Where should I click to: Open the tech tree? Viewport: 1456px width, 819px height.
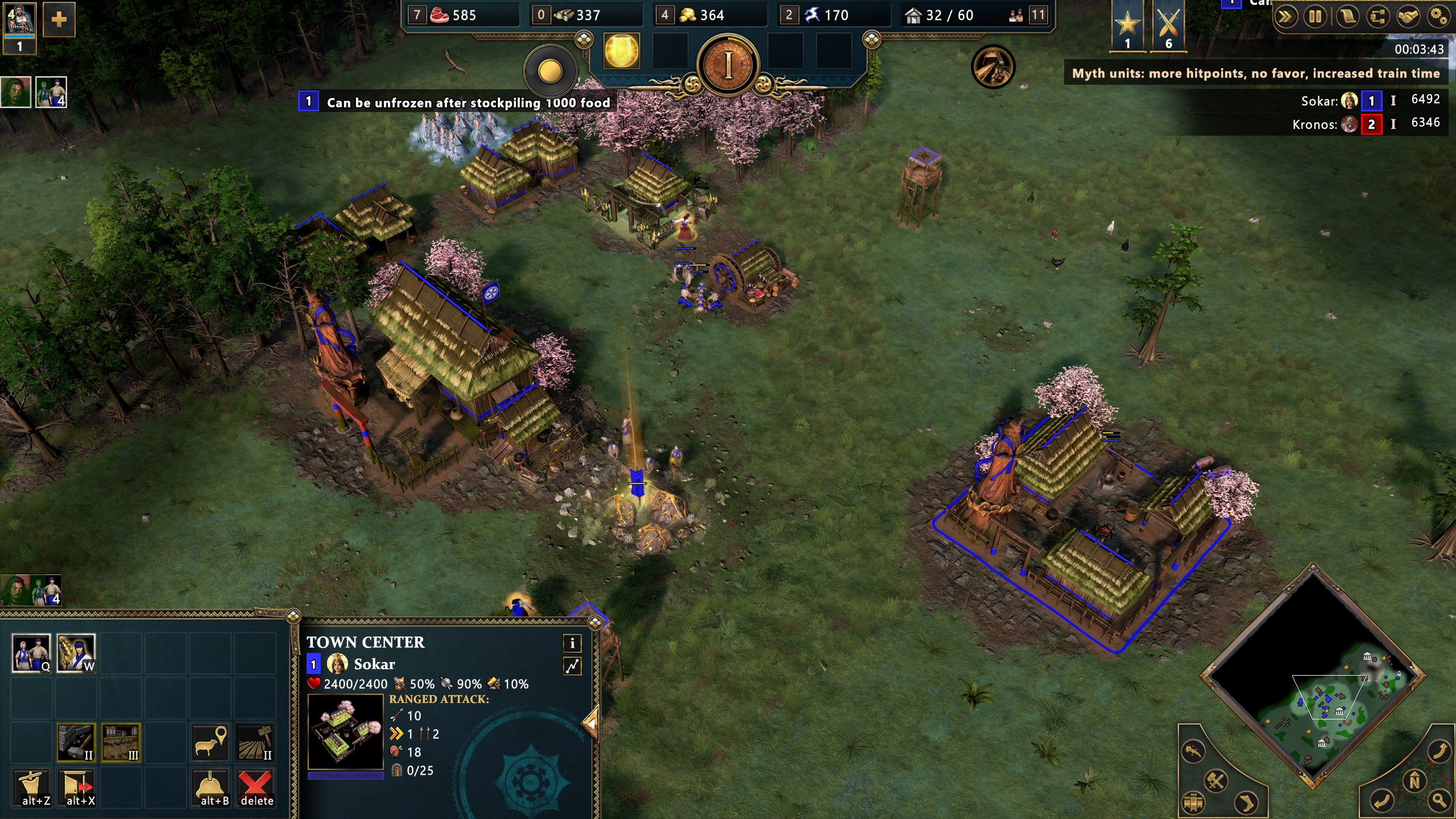[1377, 16]
